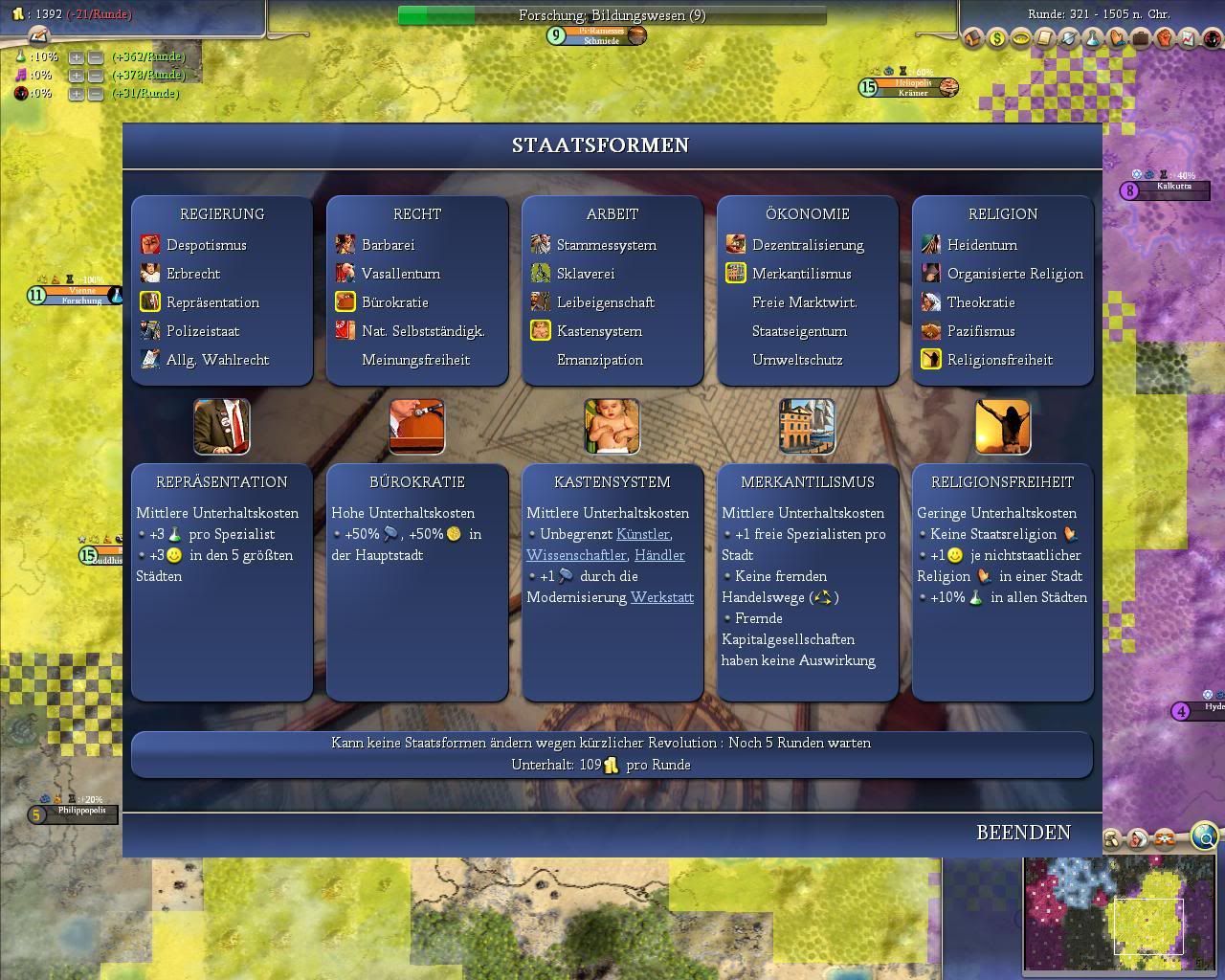Pick Allg. Wahlrecht government civic
The width and height of the screenshot is (1225, 980).
pyautogui.click(x=217, y=360)
